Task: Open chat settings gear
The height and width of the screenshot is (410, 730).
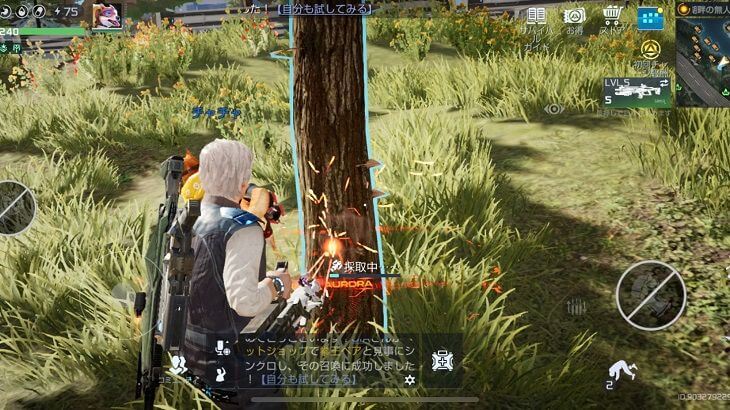Action: point(409,380)
